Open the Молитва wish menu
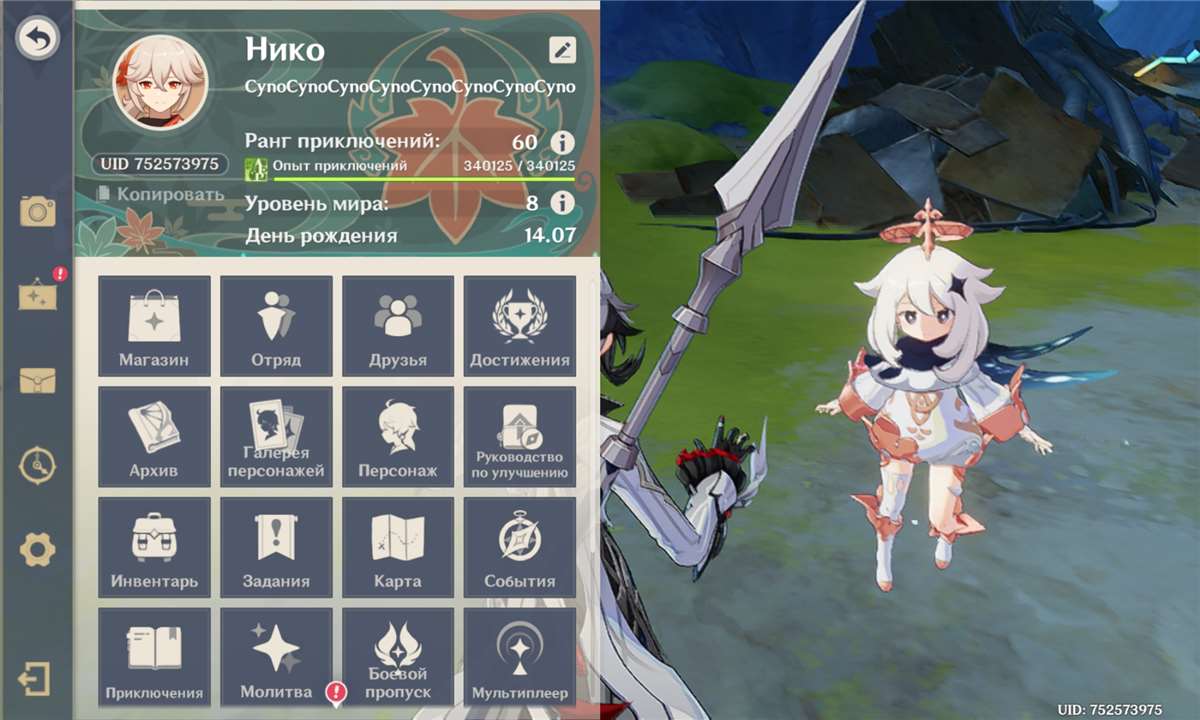The image size is (1200, 720). point(276,658)
